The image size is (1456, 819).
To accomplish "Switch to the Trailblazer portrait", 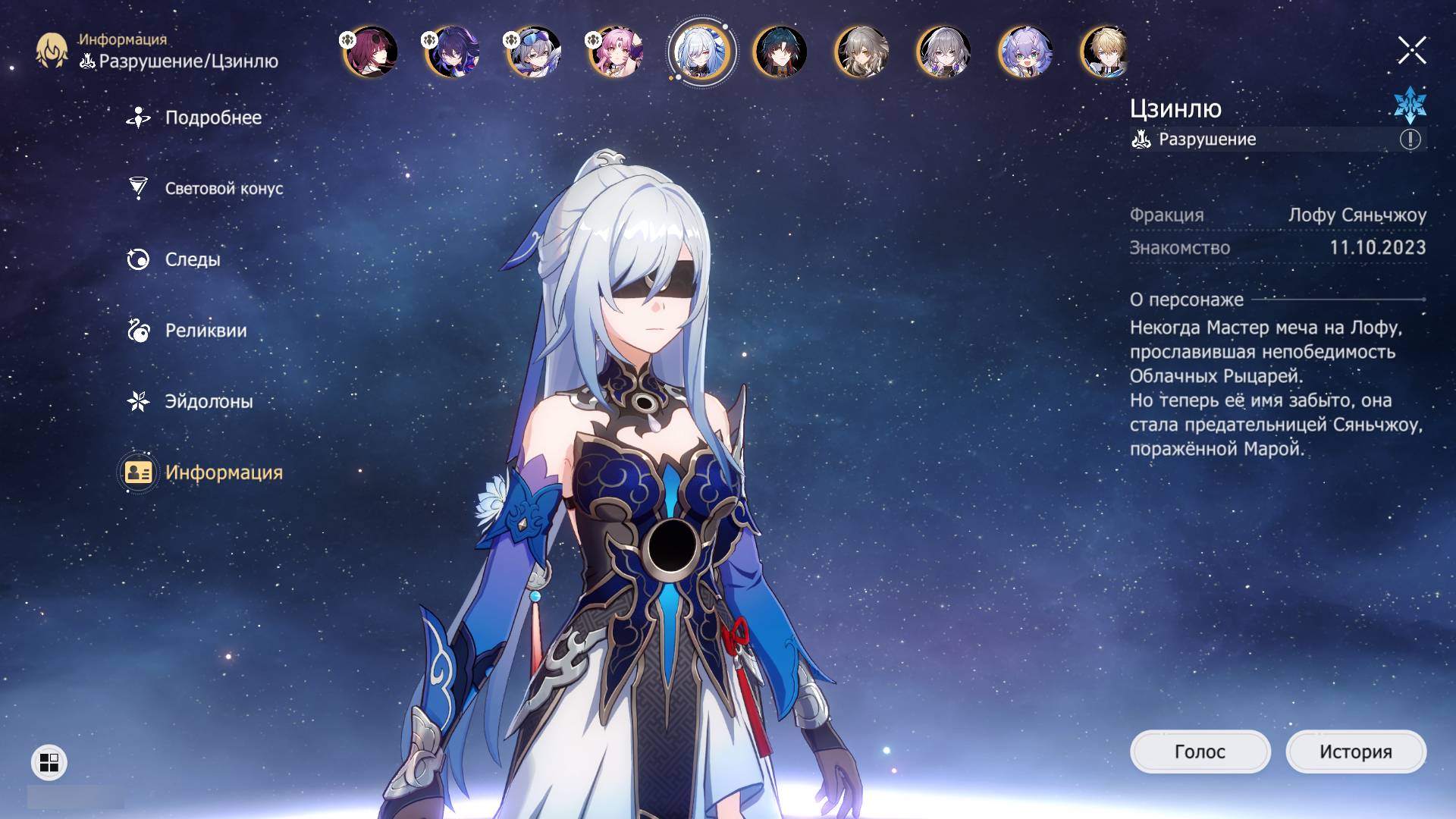I will point(861,52).
